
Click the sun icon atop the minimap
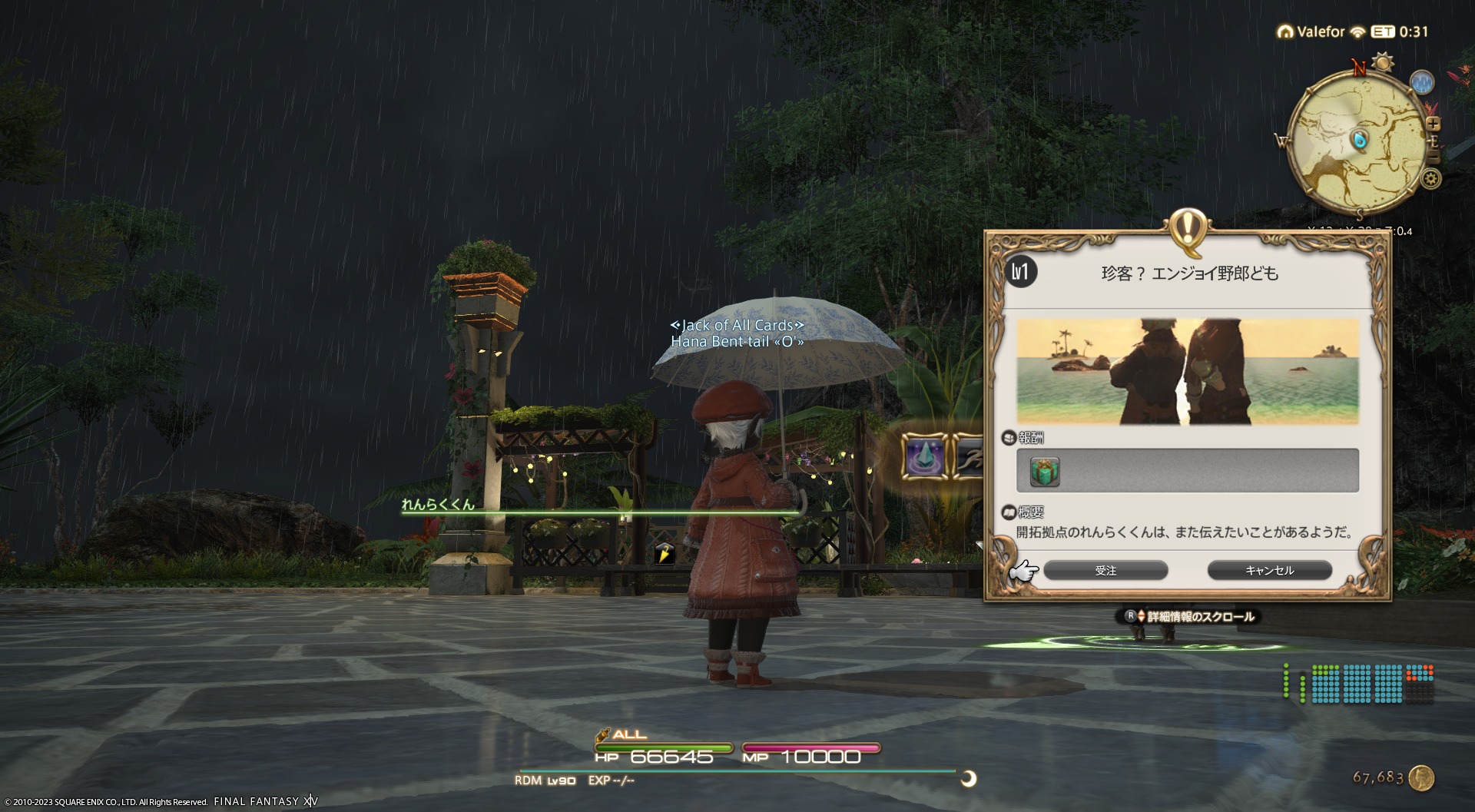pos(1384,61)
